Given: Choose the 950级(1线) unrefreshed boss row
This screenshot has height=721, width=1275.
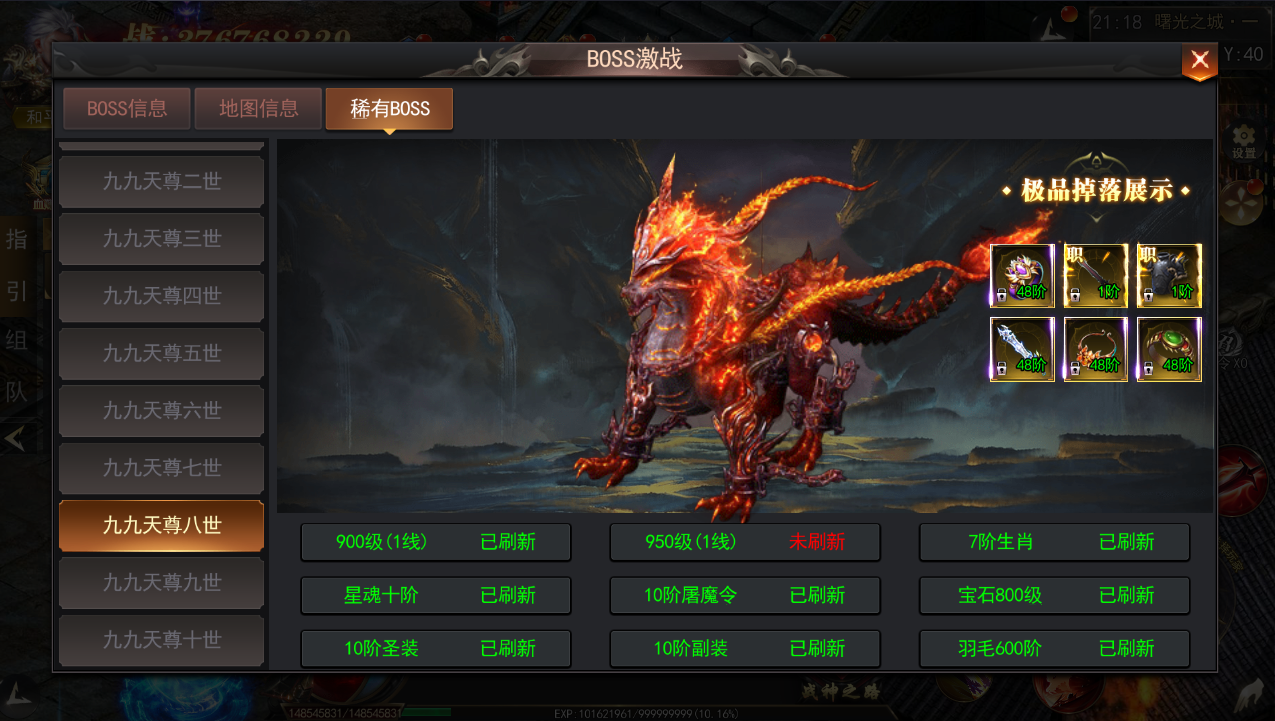Looking at the screenshot, I should (745, 542).
